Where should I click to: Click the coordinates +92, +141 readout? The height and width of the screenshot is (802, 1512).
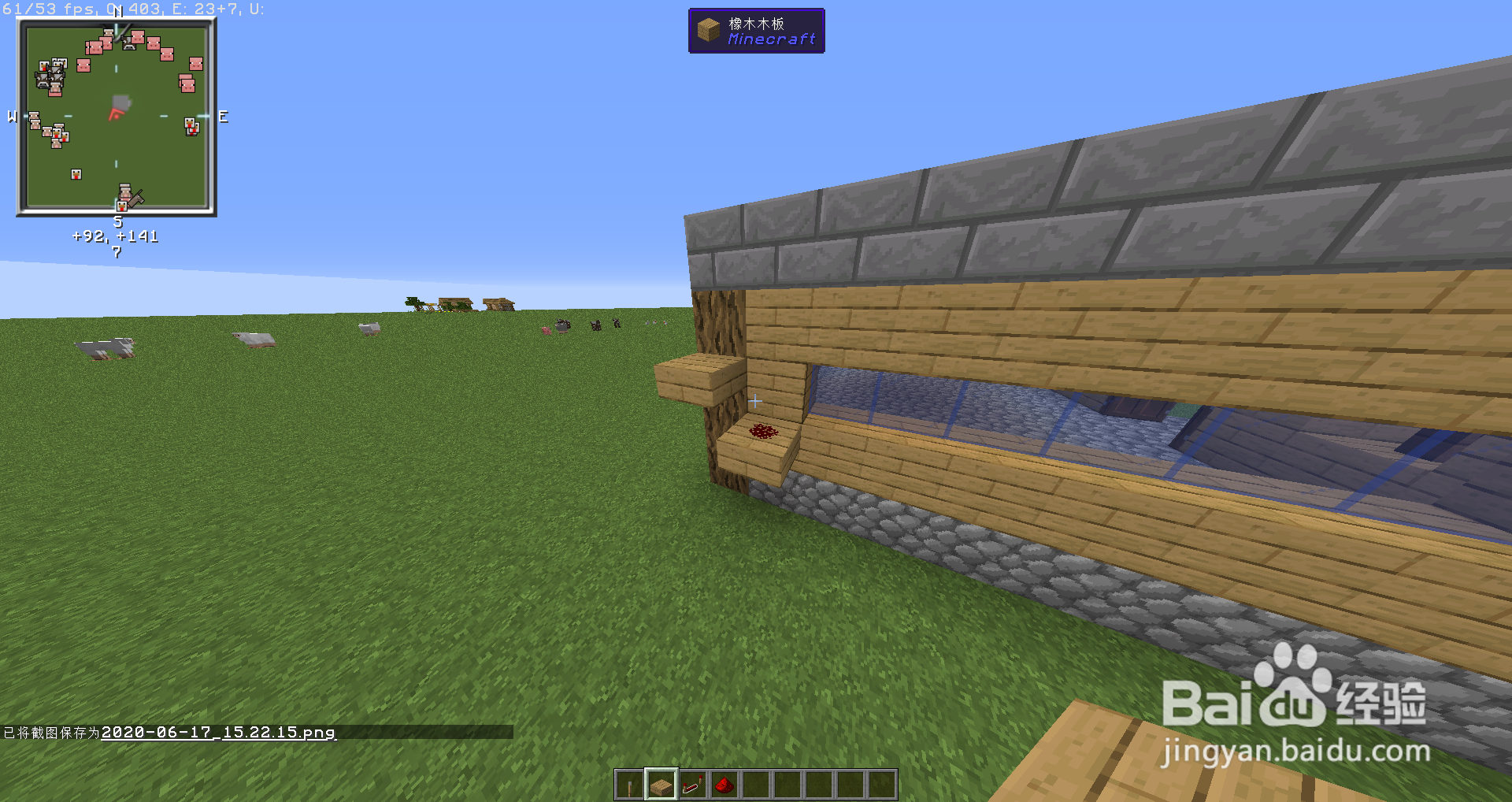coord(115,235)
